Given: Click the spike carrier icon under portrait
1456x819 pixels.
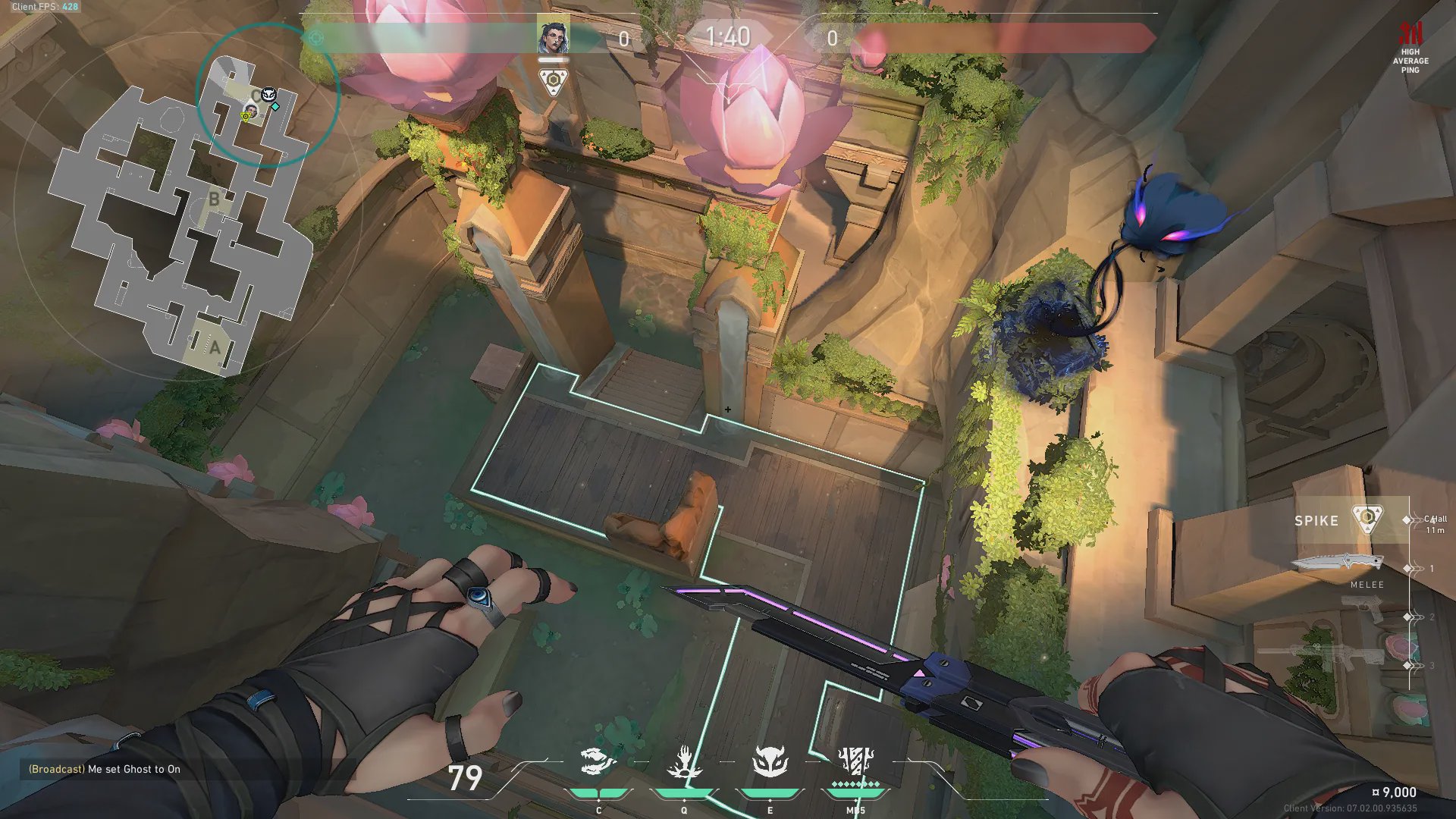Looking at the screenshot, I should tap(553, 80).
